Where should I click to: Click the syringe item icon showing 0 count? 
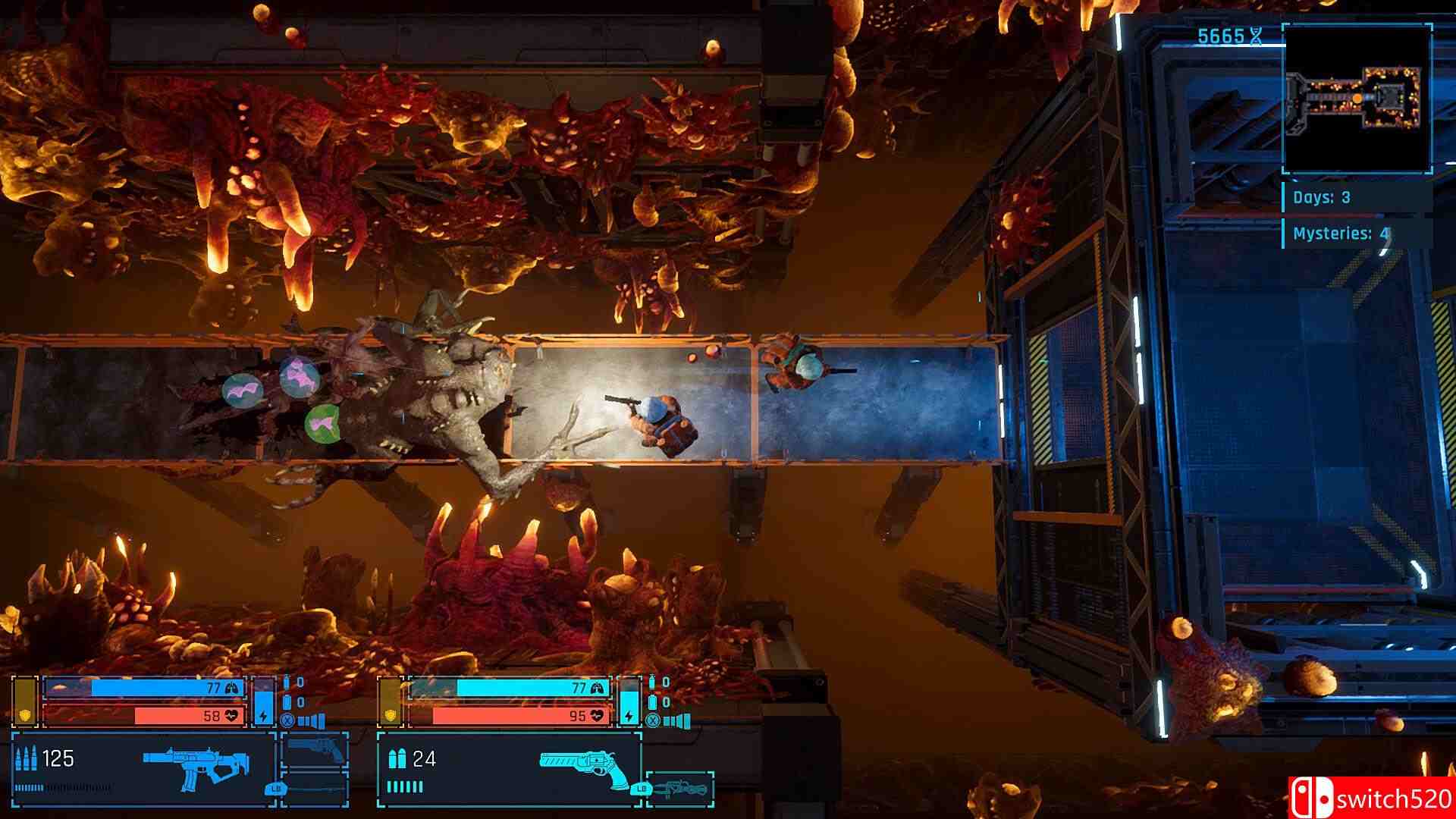(x=286, y=682)
